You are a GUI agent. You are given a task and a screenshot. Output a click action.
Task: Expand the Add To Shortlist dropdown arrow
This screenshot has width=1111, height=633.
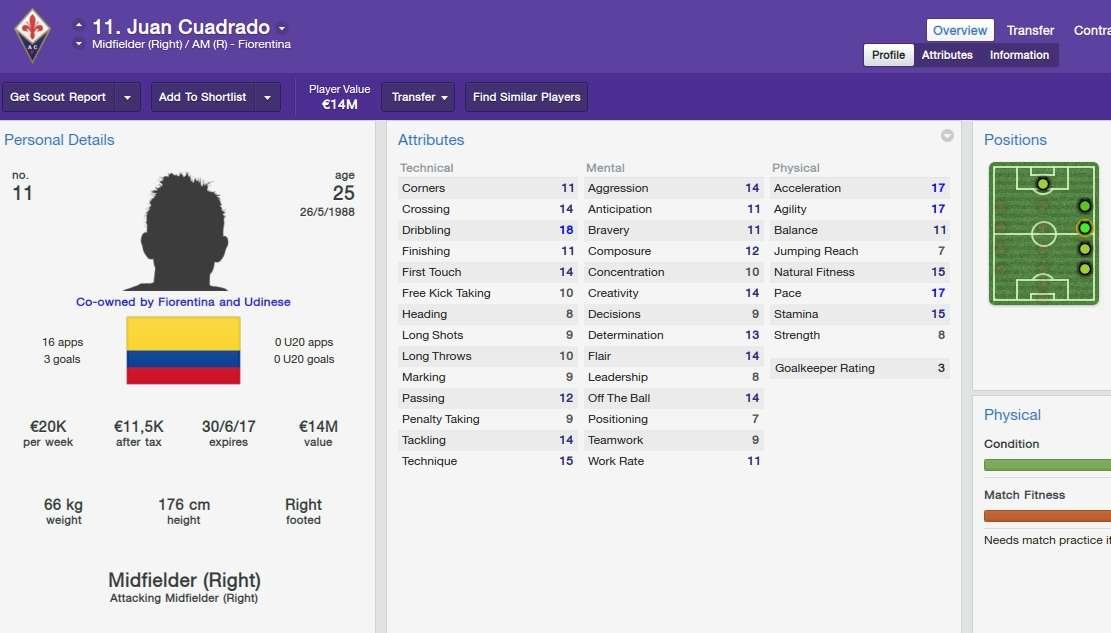[267, 97]
